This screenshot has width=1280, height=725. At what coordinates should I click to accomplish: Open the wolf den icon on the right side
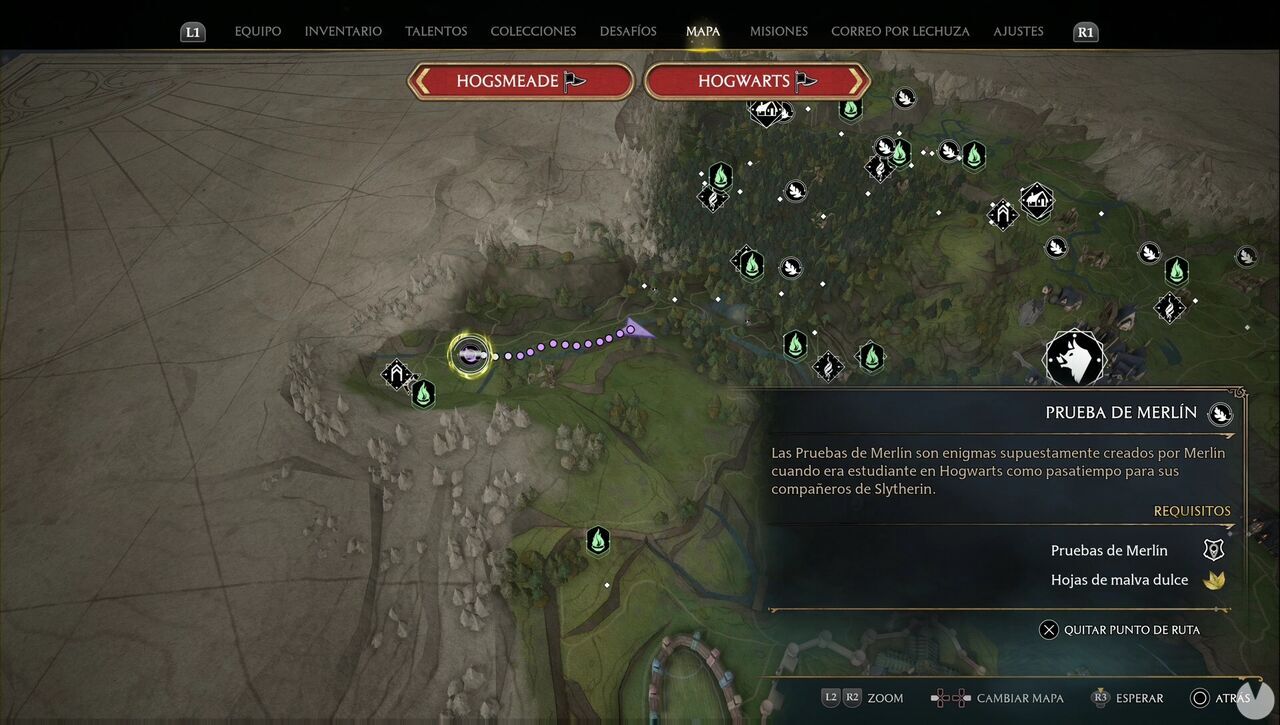coord(1074,358)
